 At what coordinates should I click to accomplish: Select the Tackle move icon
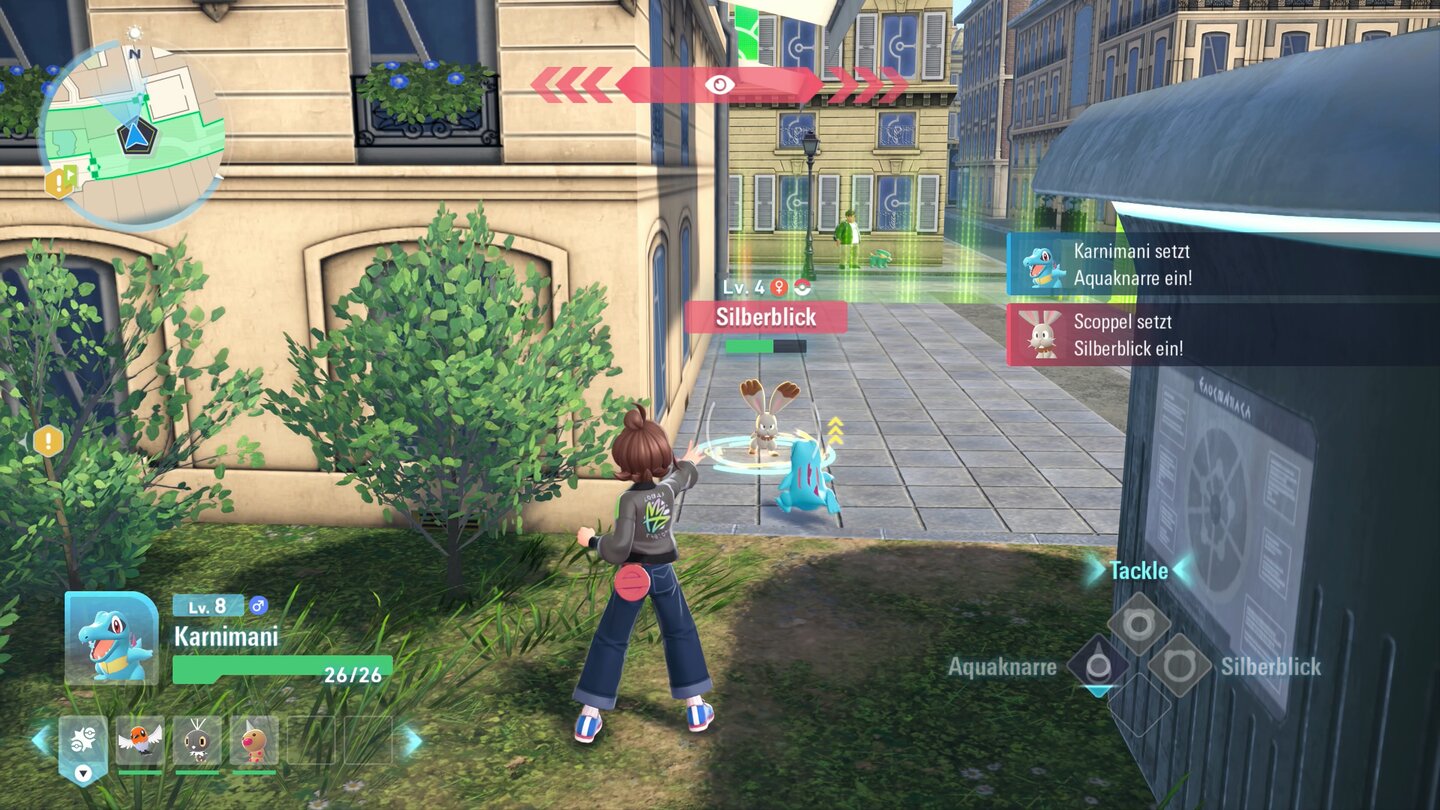(x=1140, y=622)
